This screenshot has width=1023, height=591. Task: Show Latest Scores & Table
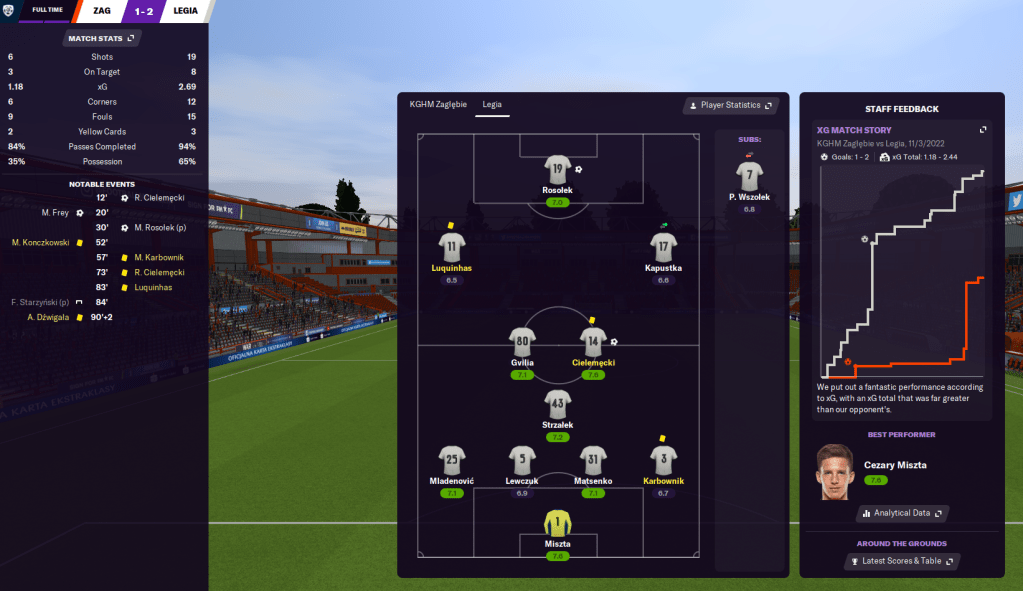click(901, 561)
